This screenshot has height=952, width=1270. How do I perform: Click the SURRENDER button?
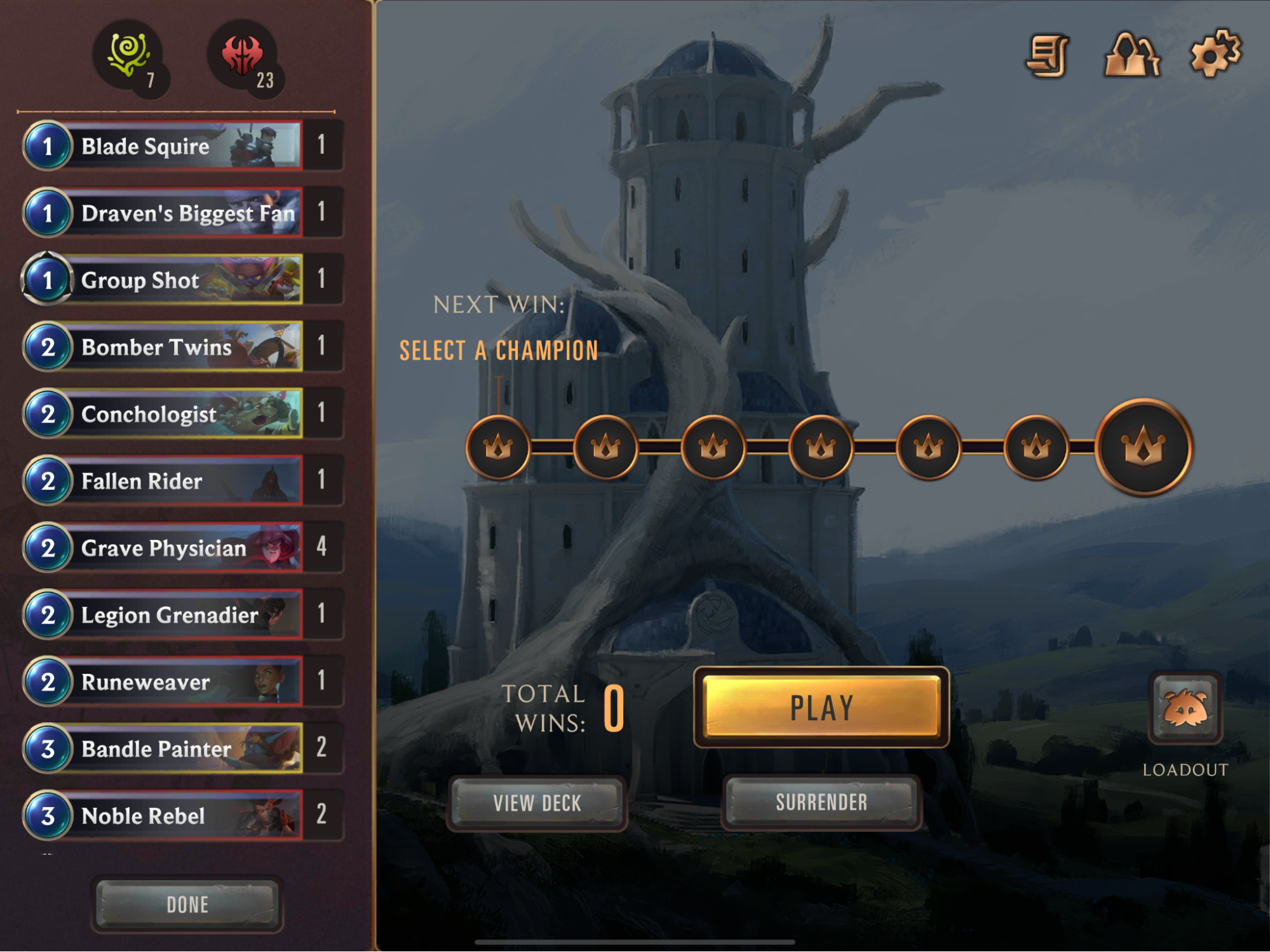pyautogui.click(x=821, y=802)
